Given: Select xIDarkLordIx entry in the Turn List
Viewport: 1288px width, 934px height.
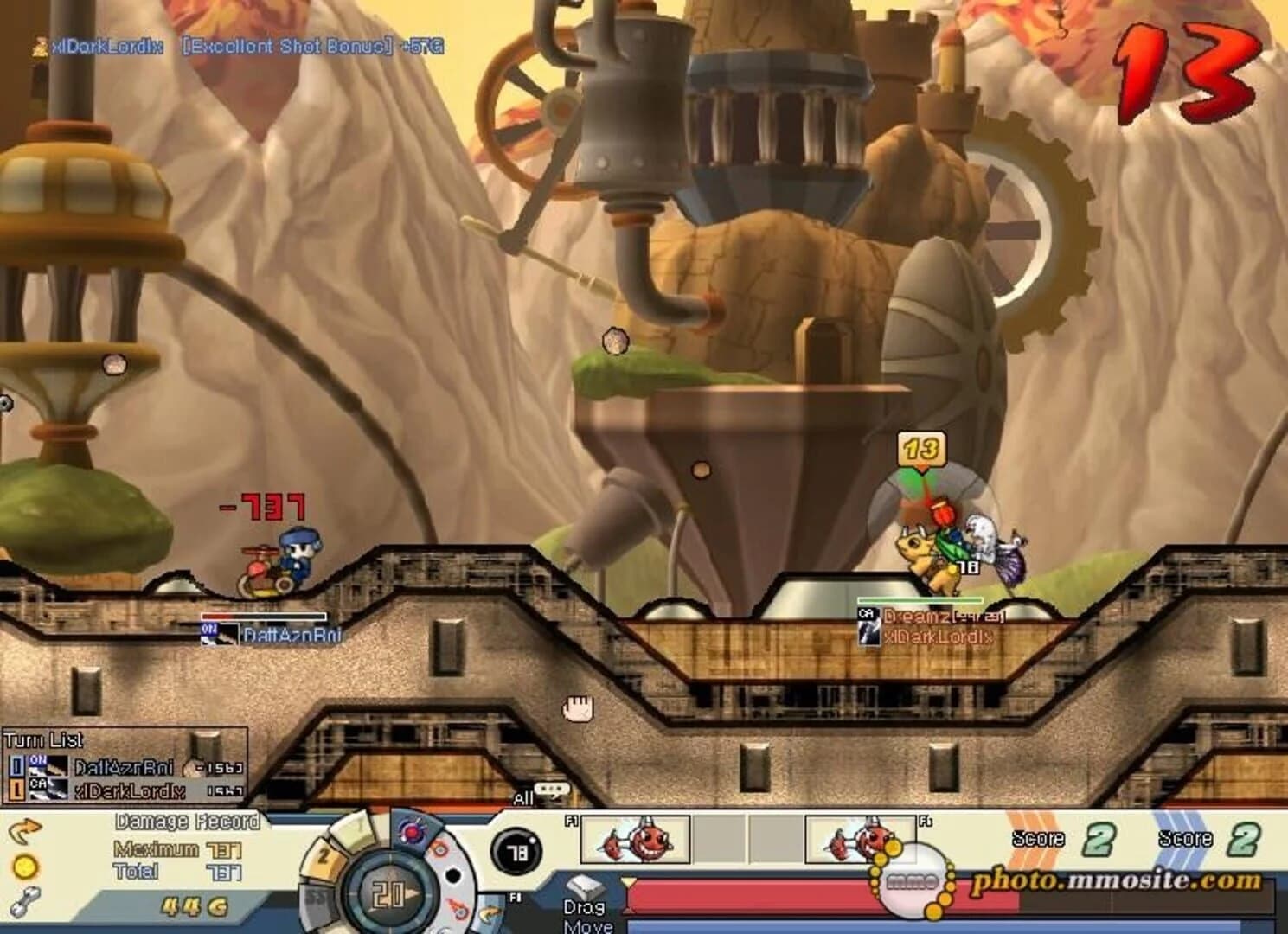Looking at the screenshot, I should pyautogui.click(x=130, y=790).
